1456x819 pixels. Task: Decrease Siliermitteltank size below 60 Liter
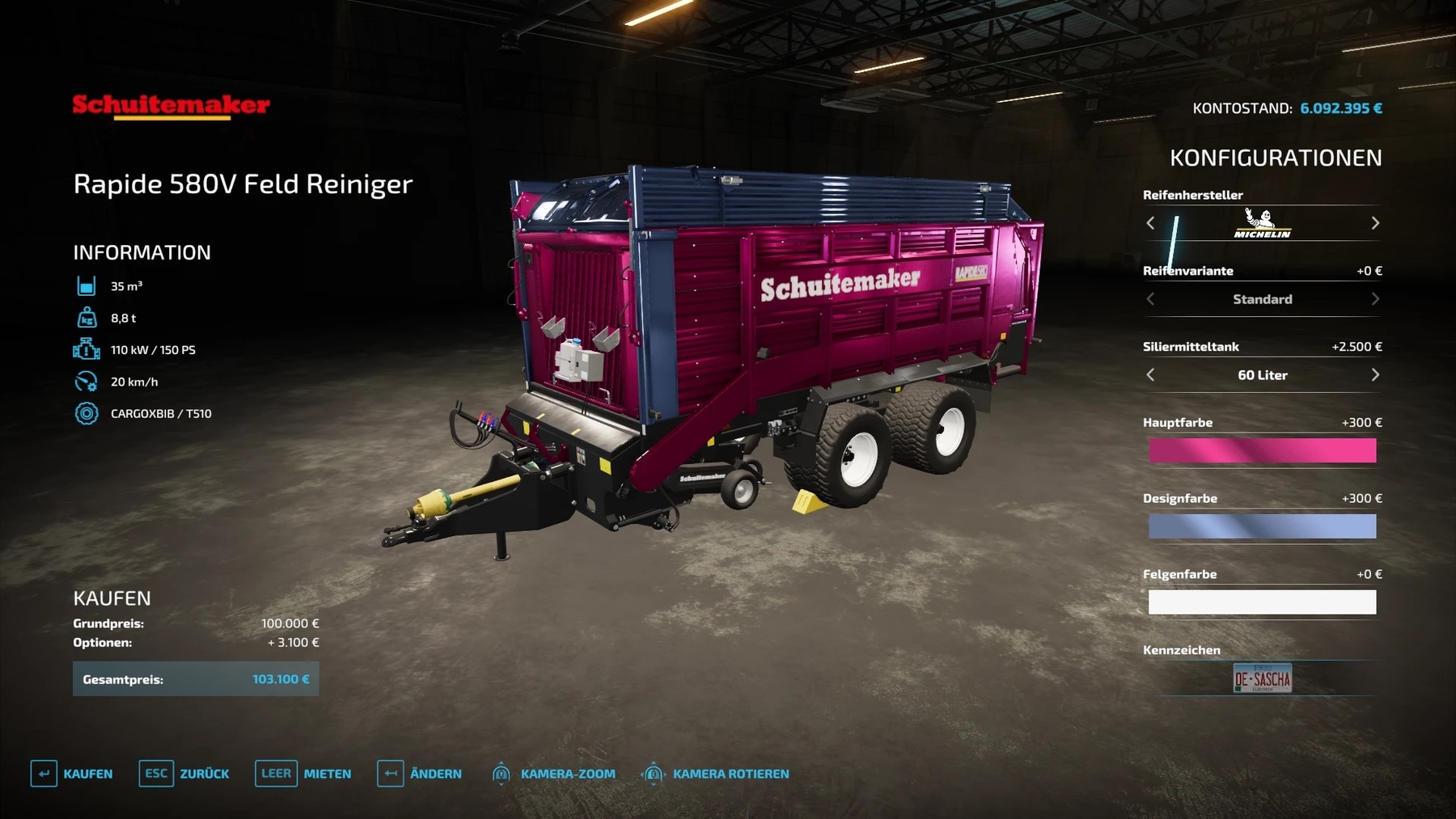tap(1150, 375)
